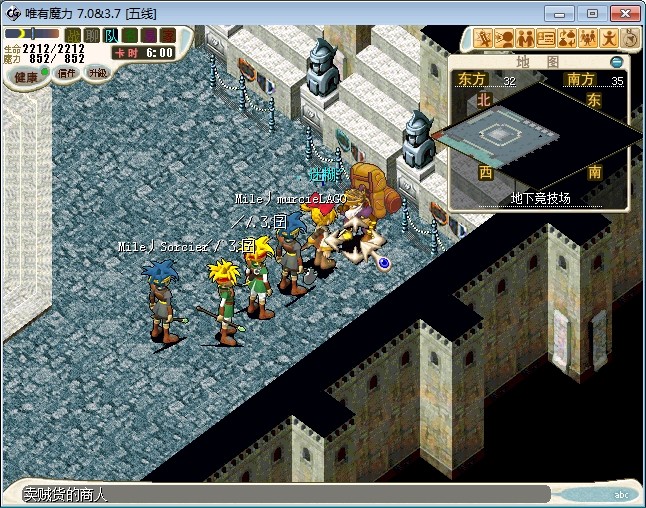The width and height of the screenshot is (646, 508).
Task: Start a trade with money bag icon
Action: click(x=567, y=39)
